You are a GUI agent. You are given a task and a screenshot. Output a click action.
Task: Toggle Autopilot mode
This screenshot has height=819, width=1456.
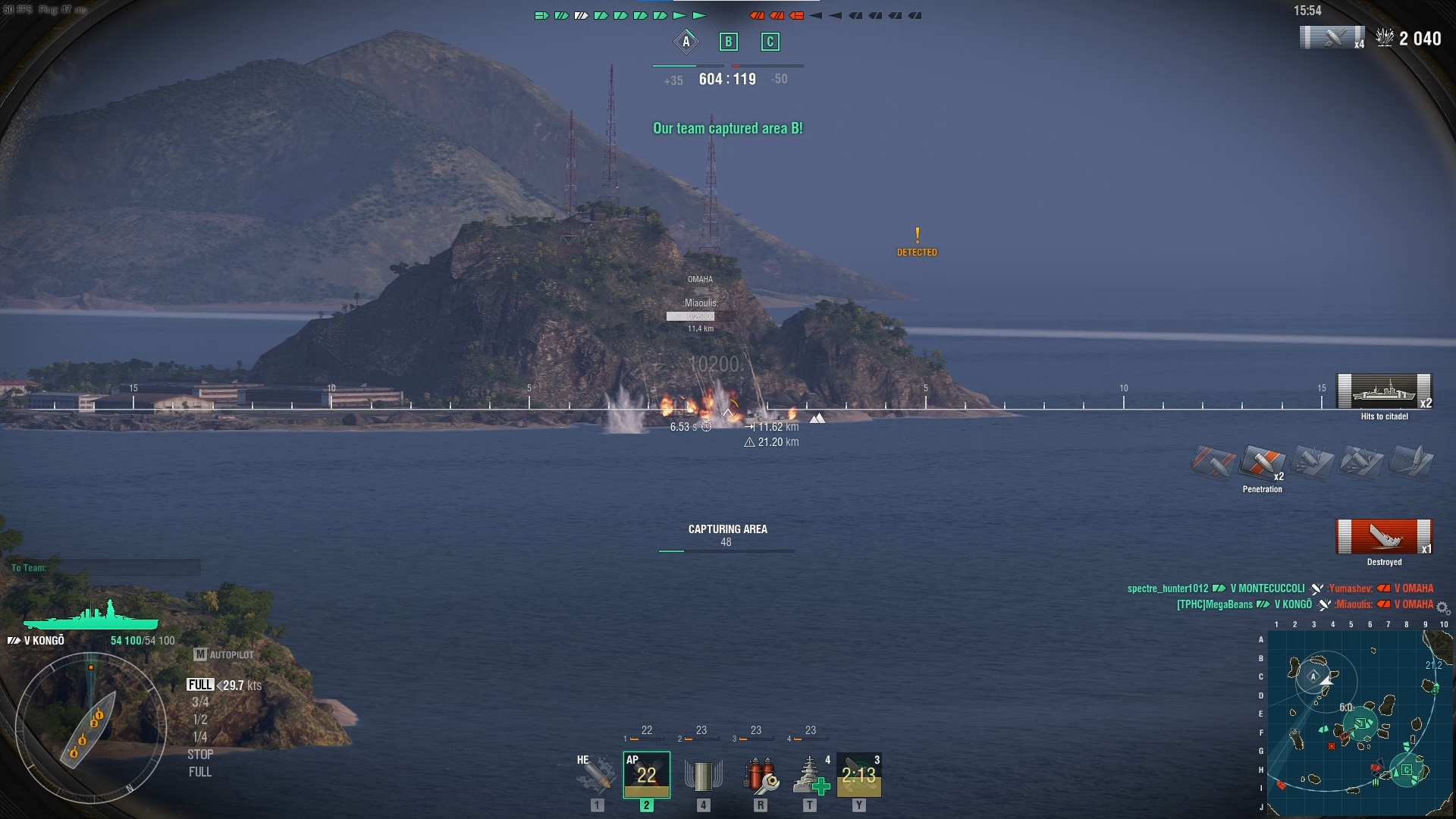point(226,654)
